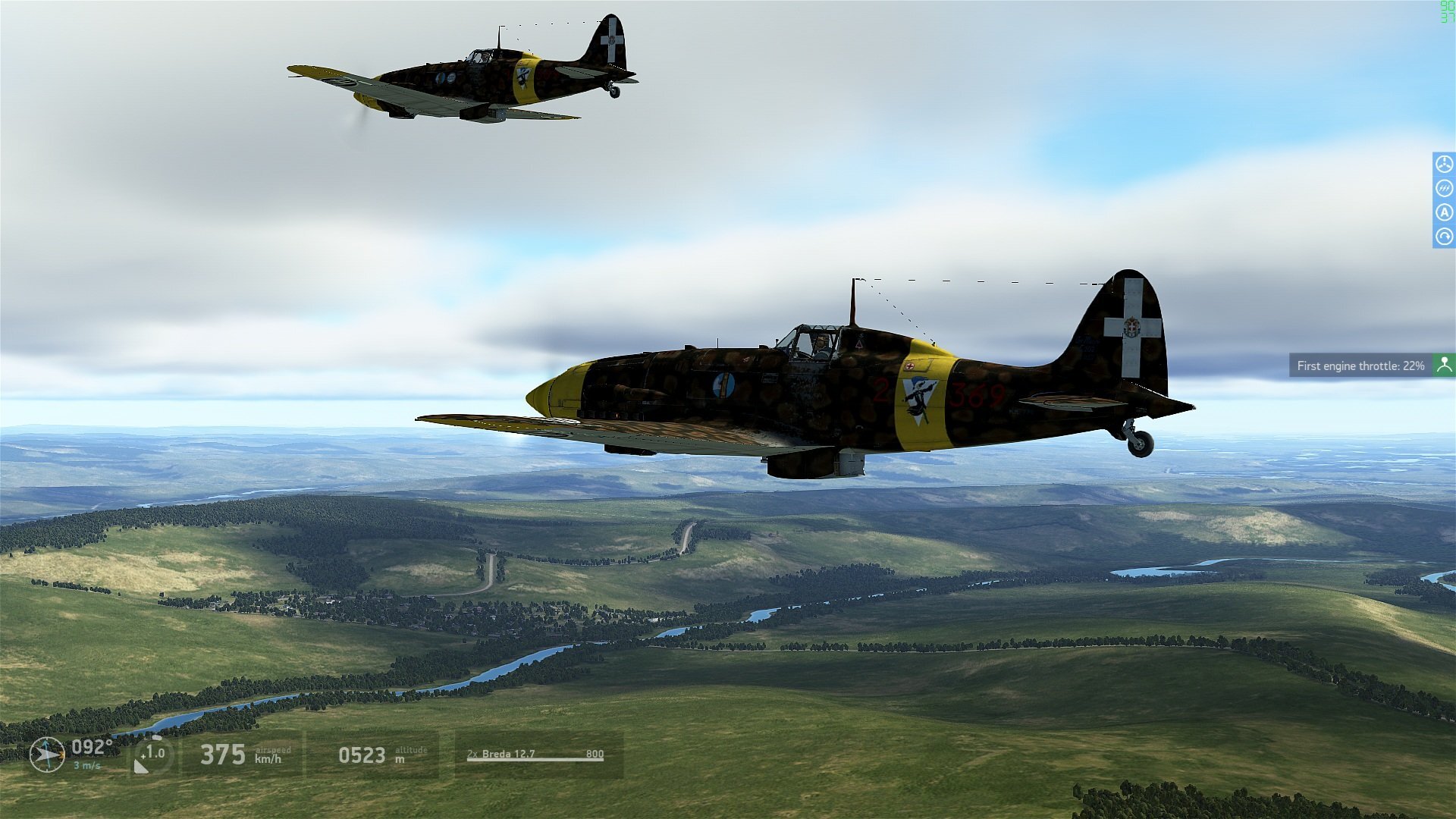Screen dimensions: 1456x819
Task: Select the compass rose indicator in HUD
Action: coord(45,755)
